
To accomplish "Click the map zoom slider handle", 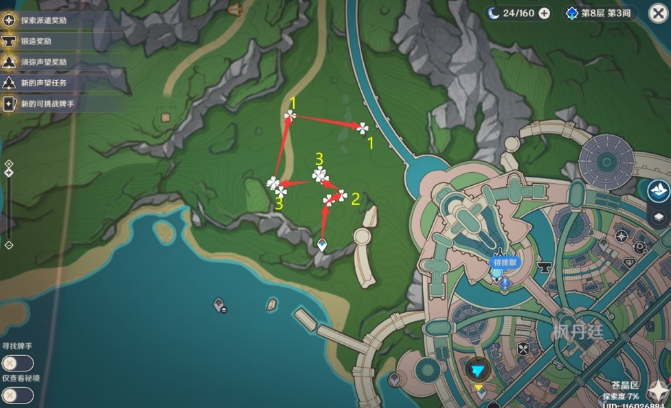I will 9,173.
